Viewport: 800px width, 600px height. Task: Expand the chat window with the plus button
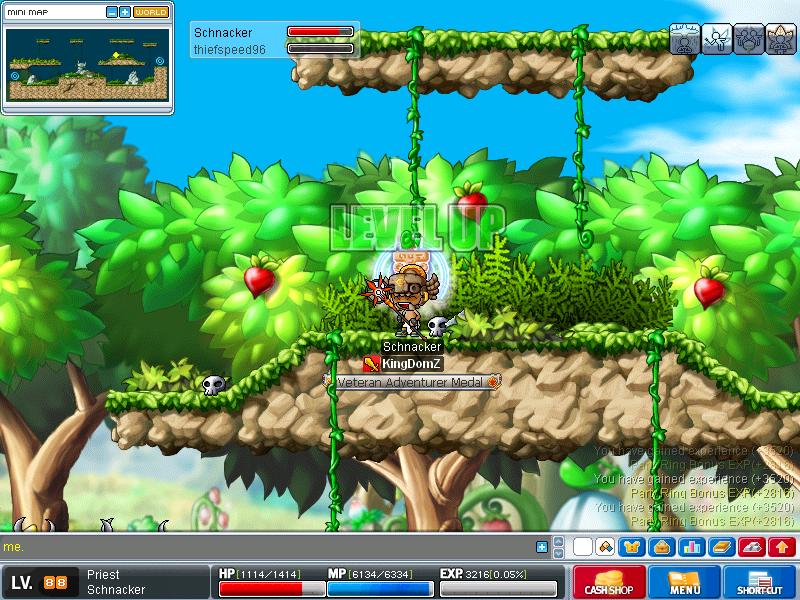point(542,547)
